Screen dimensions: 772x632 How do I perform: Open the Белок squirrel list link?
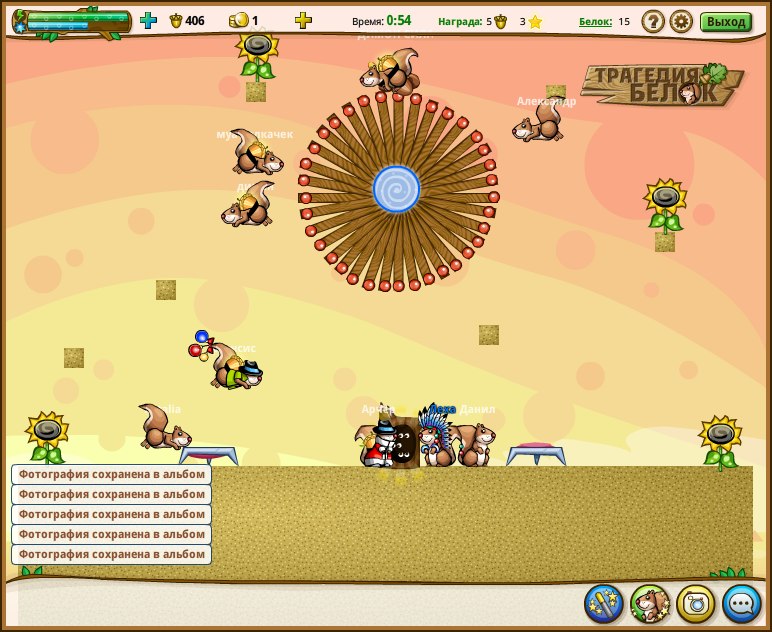(595, 21)
